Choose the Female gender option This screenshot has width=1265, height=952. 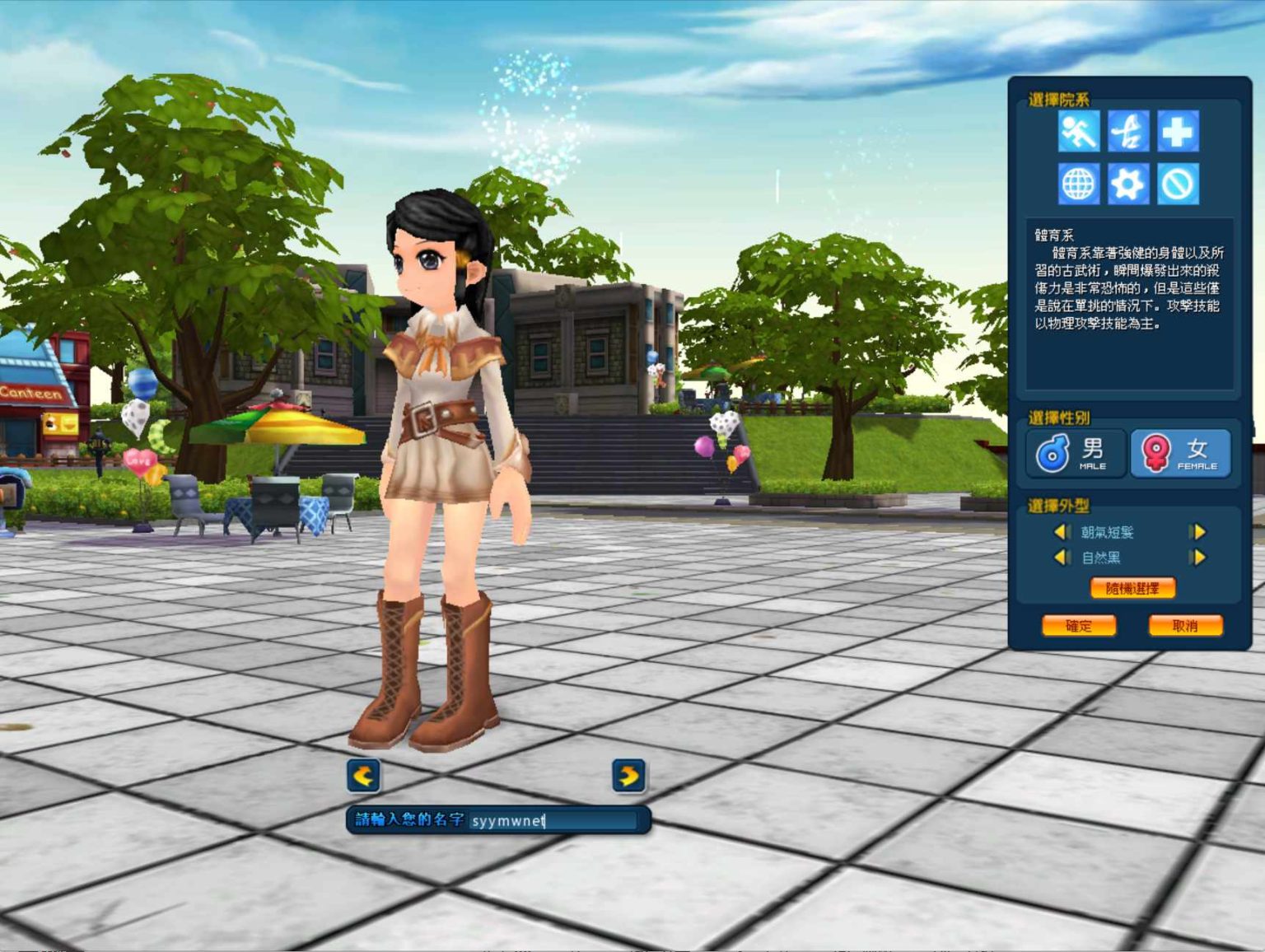coord(1180,453)
